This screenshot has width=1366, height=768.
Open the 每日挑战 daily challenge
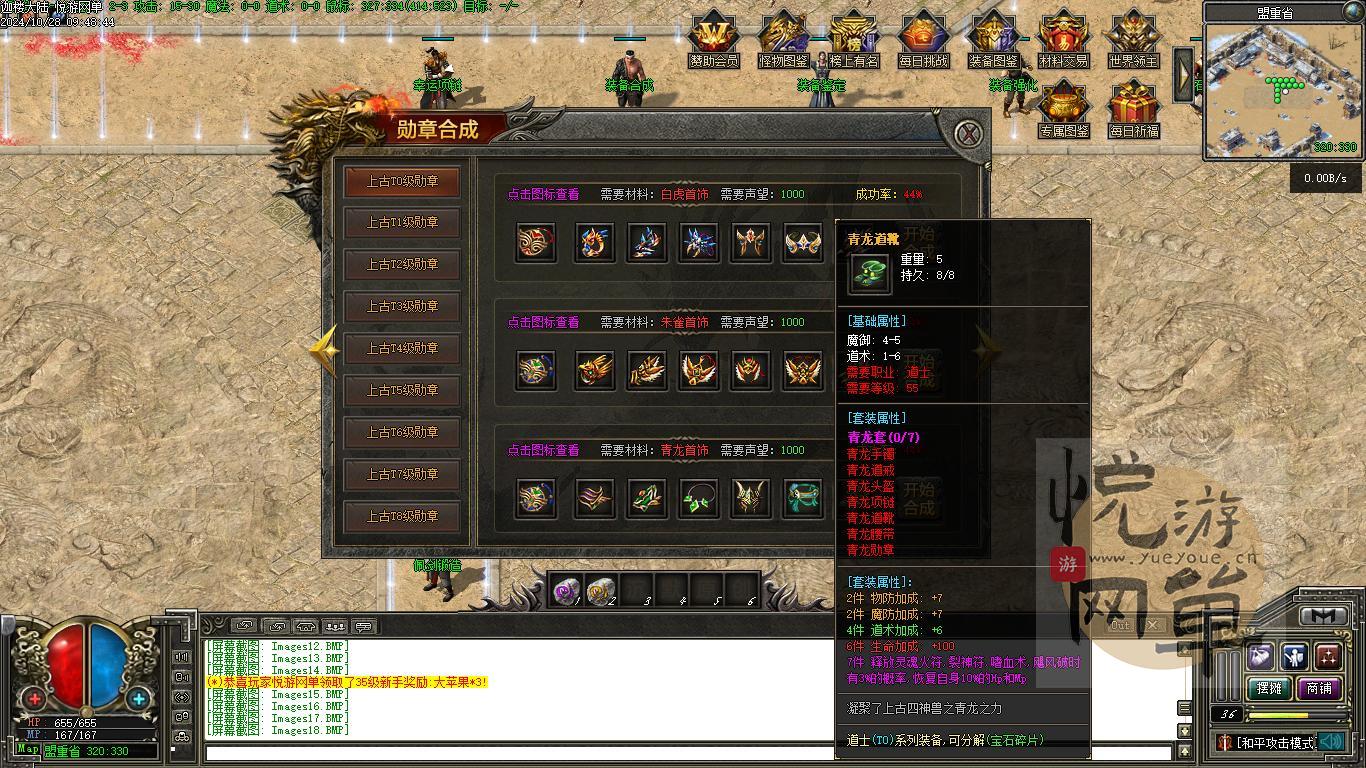(923, 38)
